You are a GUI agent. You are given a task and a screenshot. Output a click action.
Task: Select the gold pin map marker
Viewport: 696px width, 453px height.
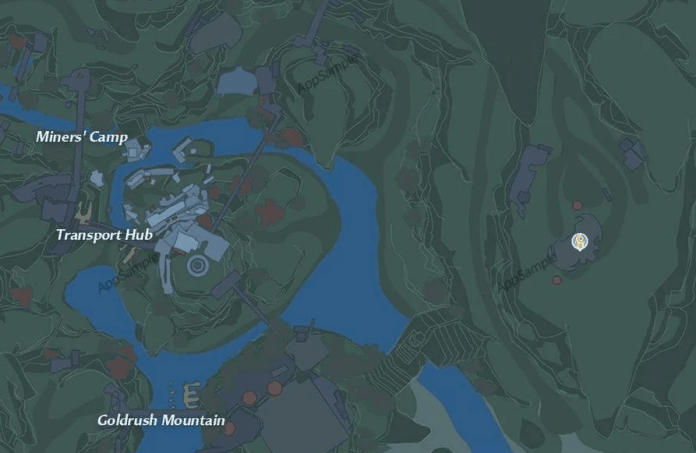point(579,241)
